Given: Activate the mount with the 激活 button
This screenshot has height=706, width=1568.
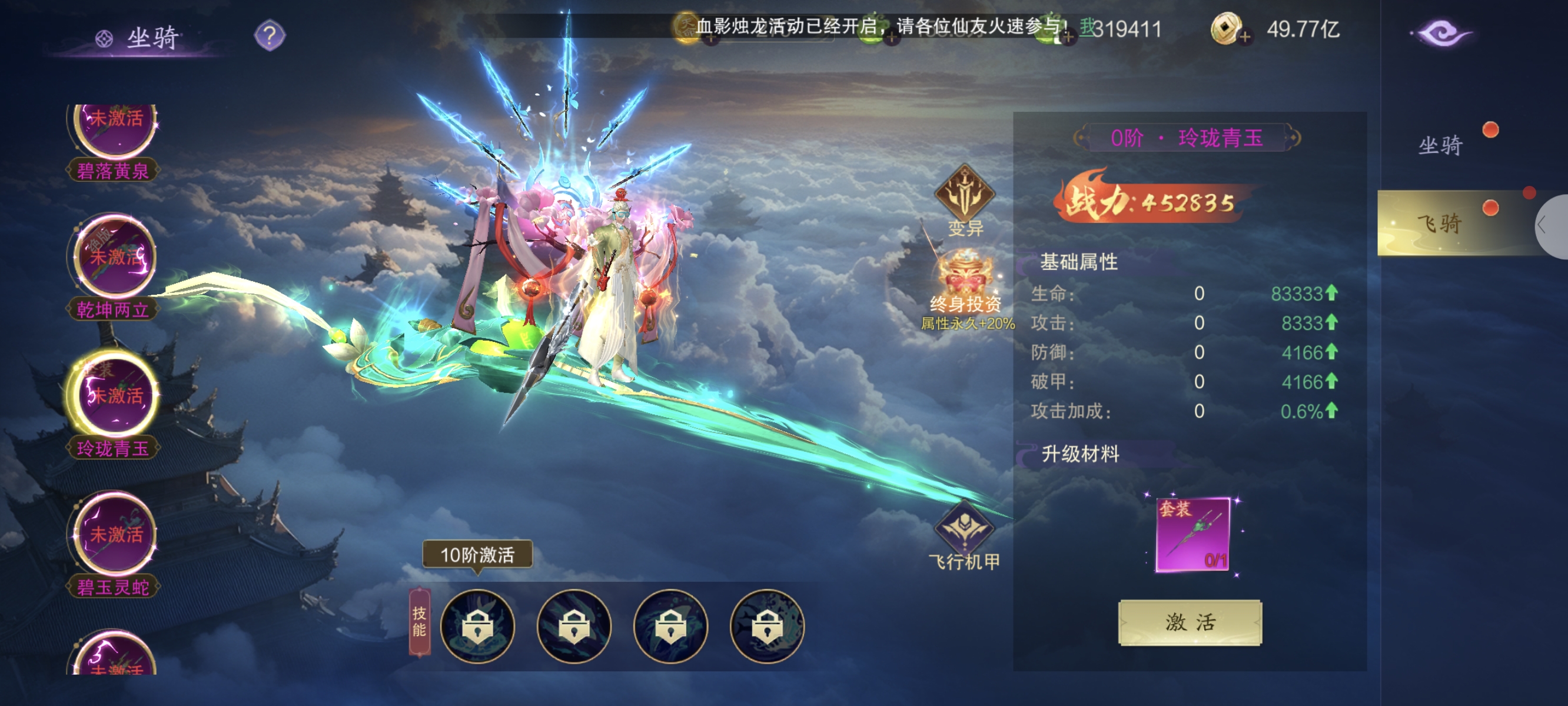Looking at the screenshot, I should click(x=1190, y=622).
